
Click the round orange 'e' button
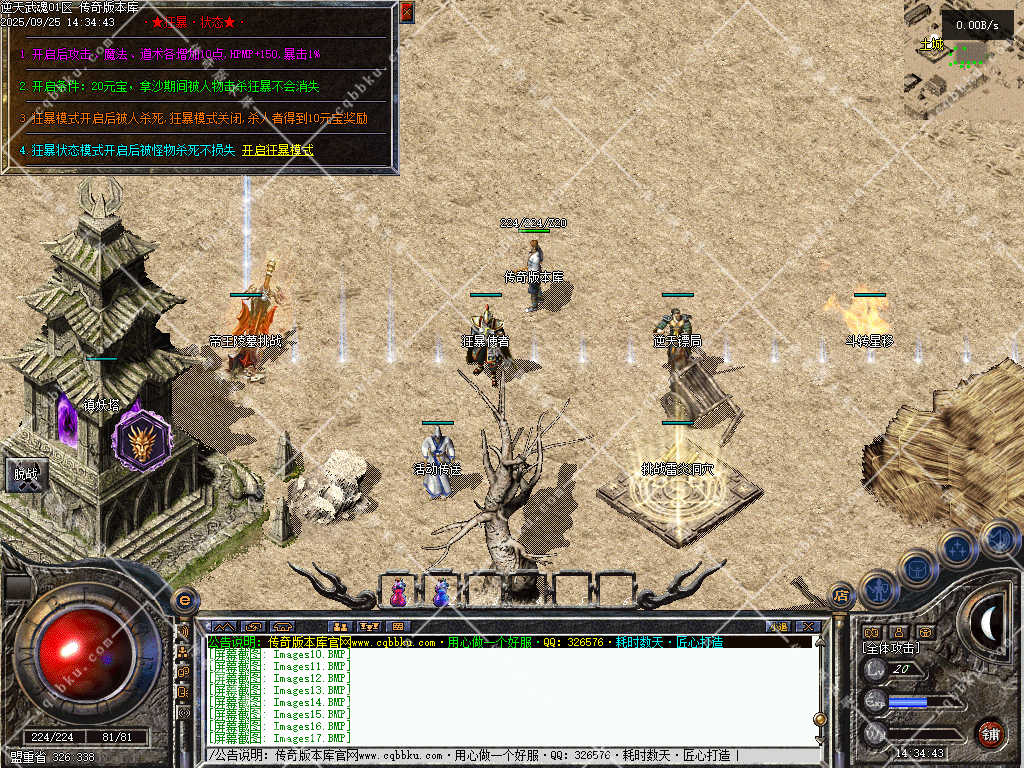(x=184, y=601)
